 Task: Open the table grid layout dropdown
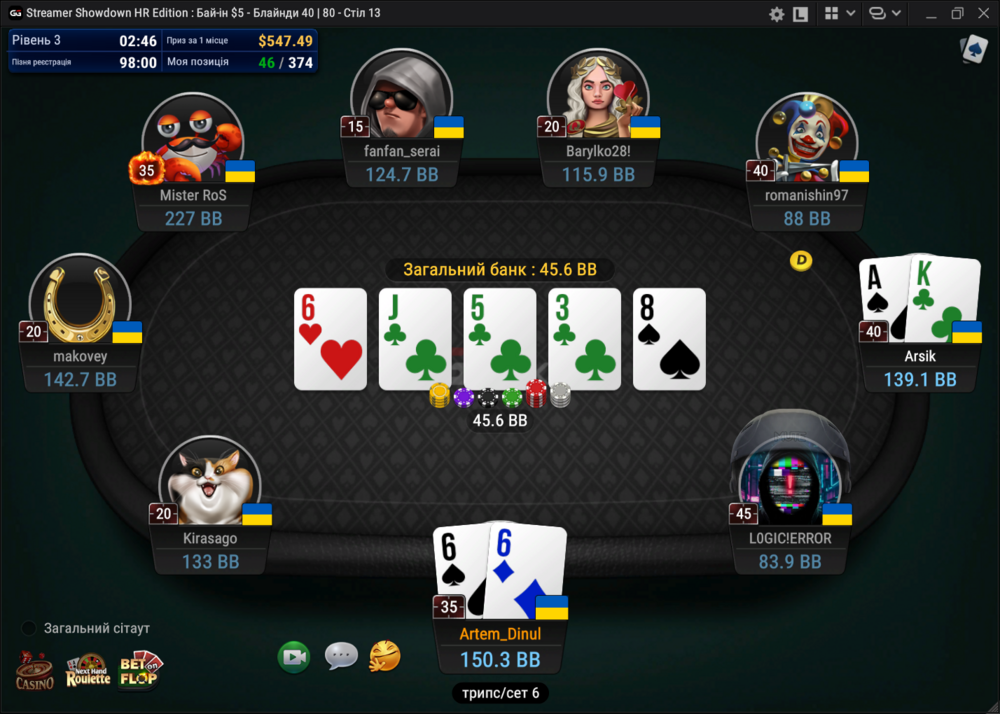coord(838,14)
